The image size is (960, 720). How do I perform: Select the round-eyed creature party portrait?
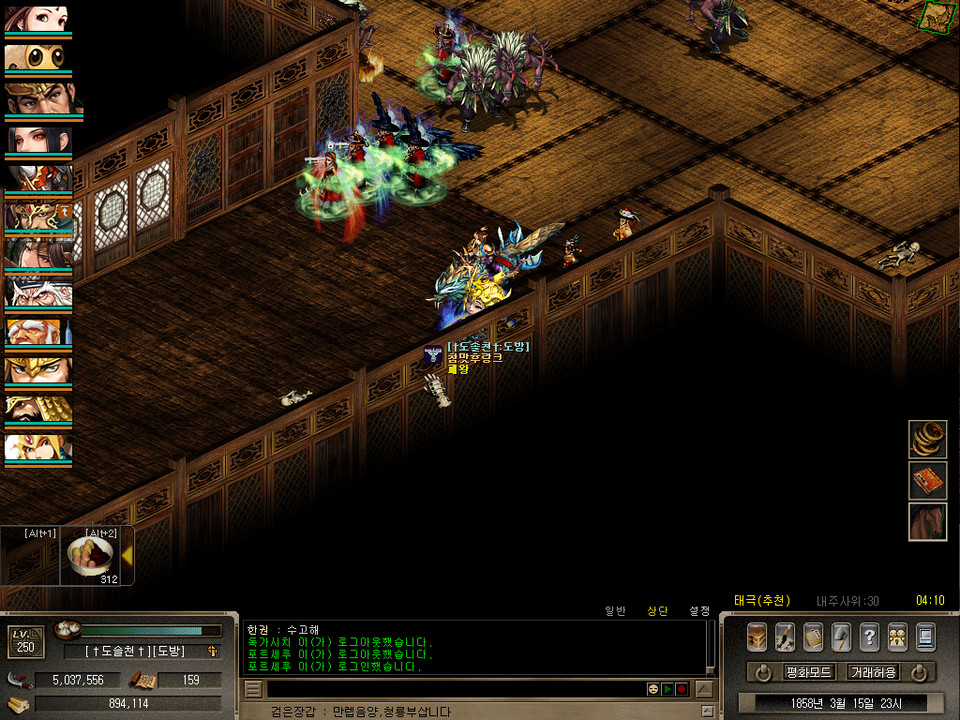(x=37, y=57)
